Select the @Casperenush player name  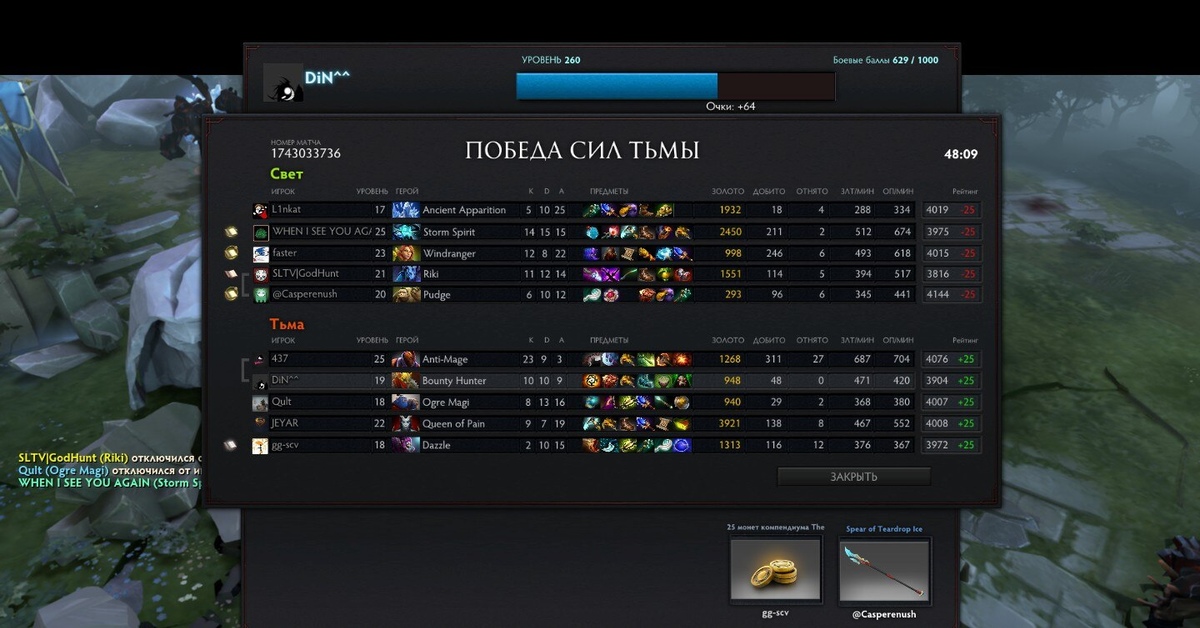[x=305, y=295]
